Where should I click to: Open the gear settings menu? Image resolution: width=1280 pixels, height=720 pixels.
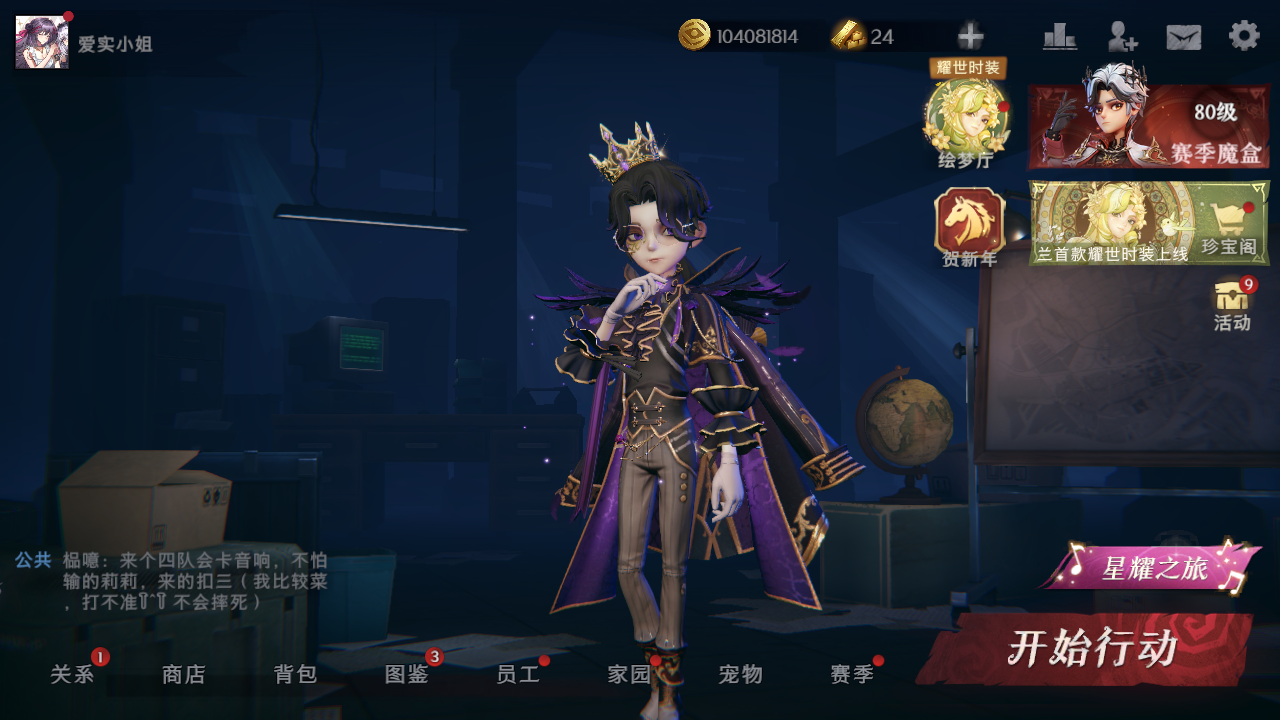pos(1244,36)
